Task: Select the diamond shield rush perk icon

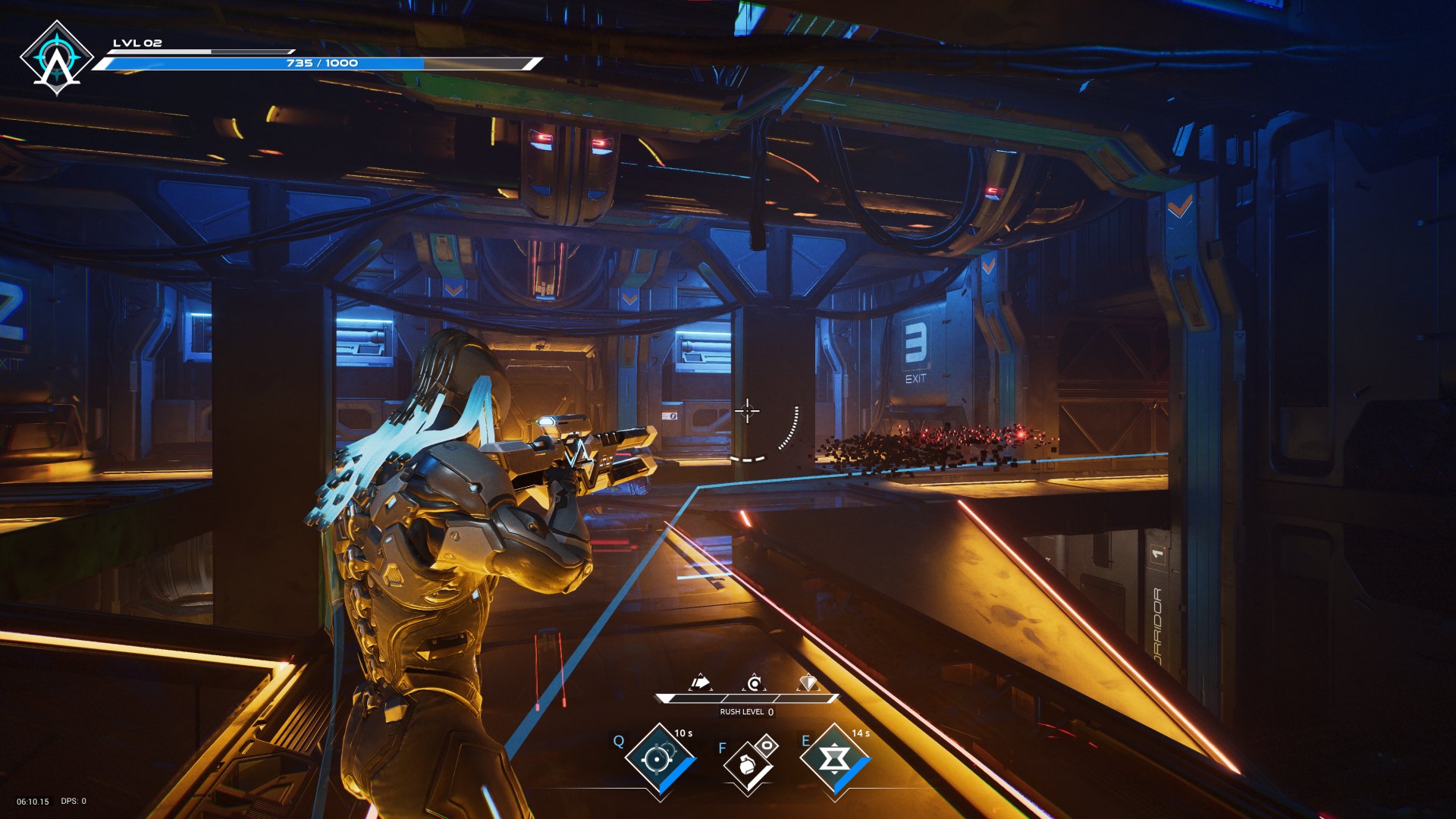Action: tap(808, 683)
